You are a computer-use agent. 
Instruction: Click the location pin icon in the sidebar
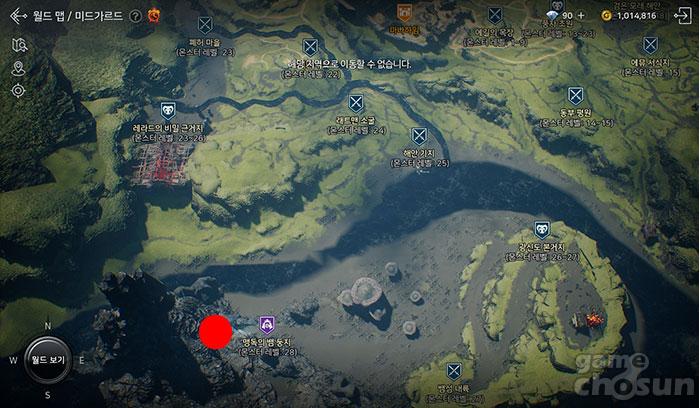click(18, 68)
